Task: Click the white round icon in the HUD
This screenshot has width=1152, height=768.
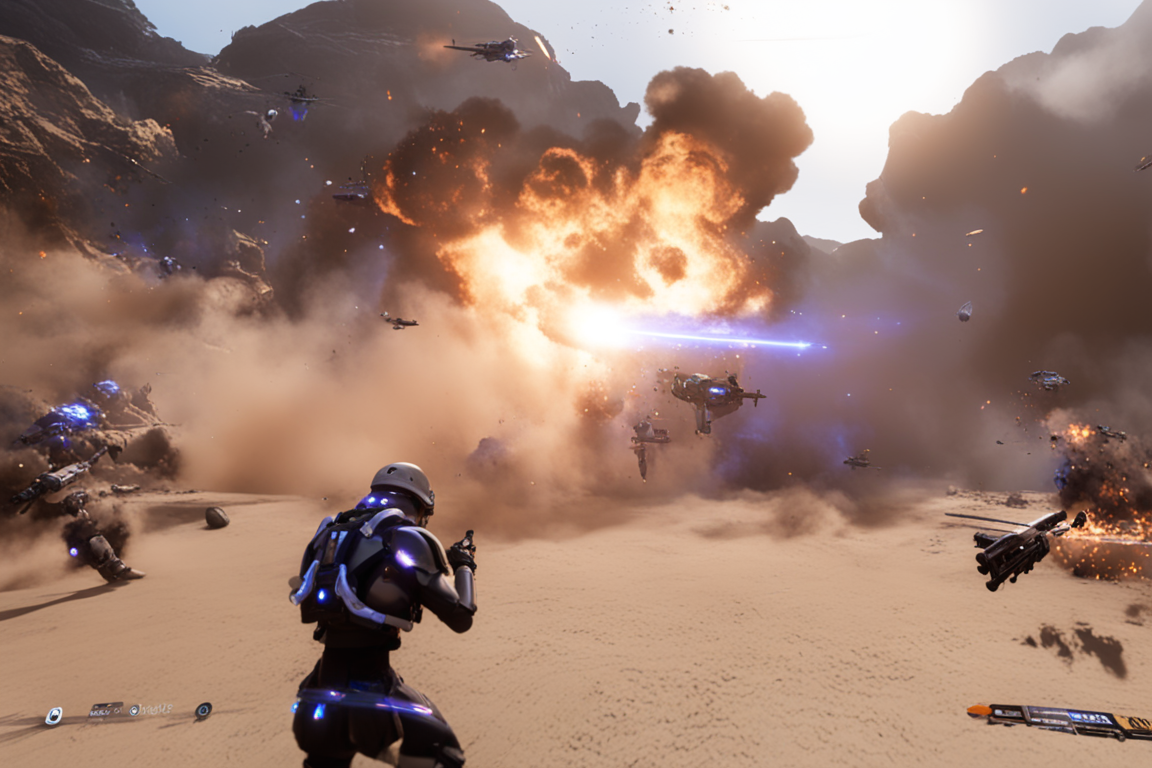Action: [53, 715]
